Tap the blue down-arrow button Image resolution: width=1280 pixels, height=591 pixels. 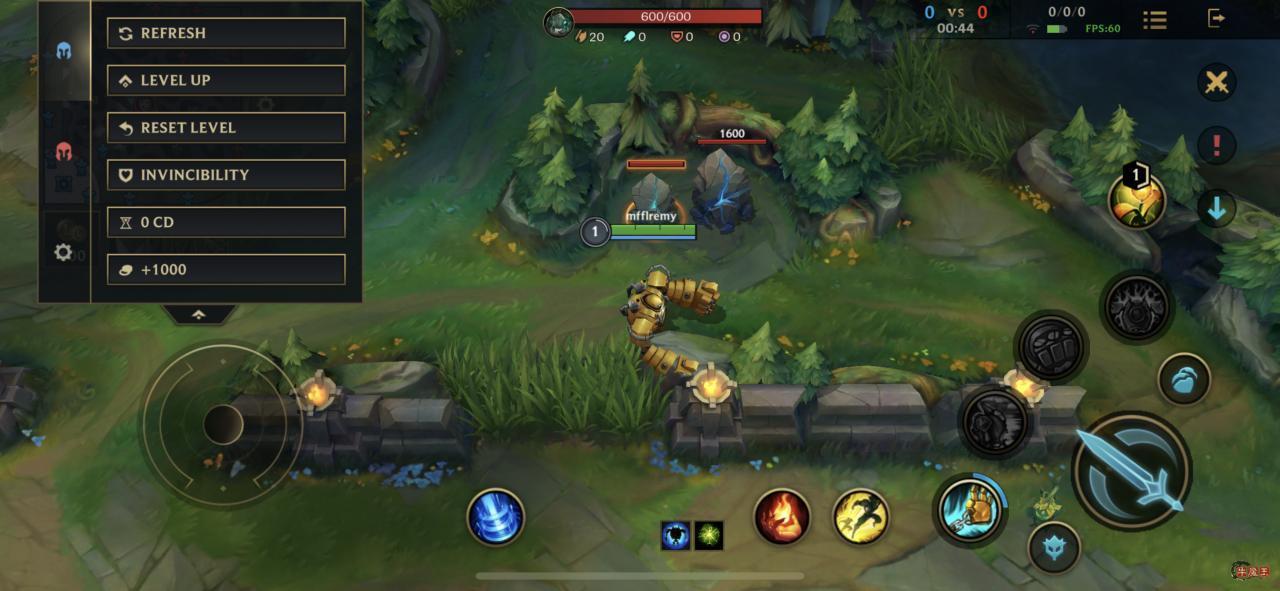1216,209
